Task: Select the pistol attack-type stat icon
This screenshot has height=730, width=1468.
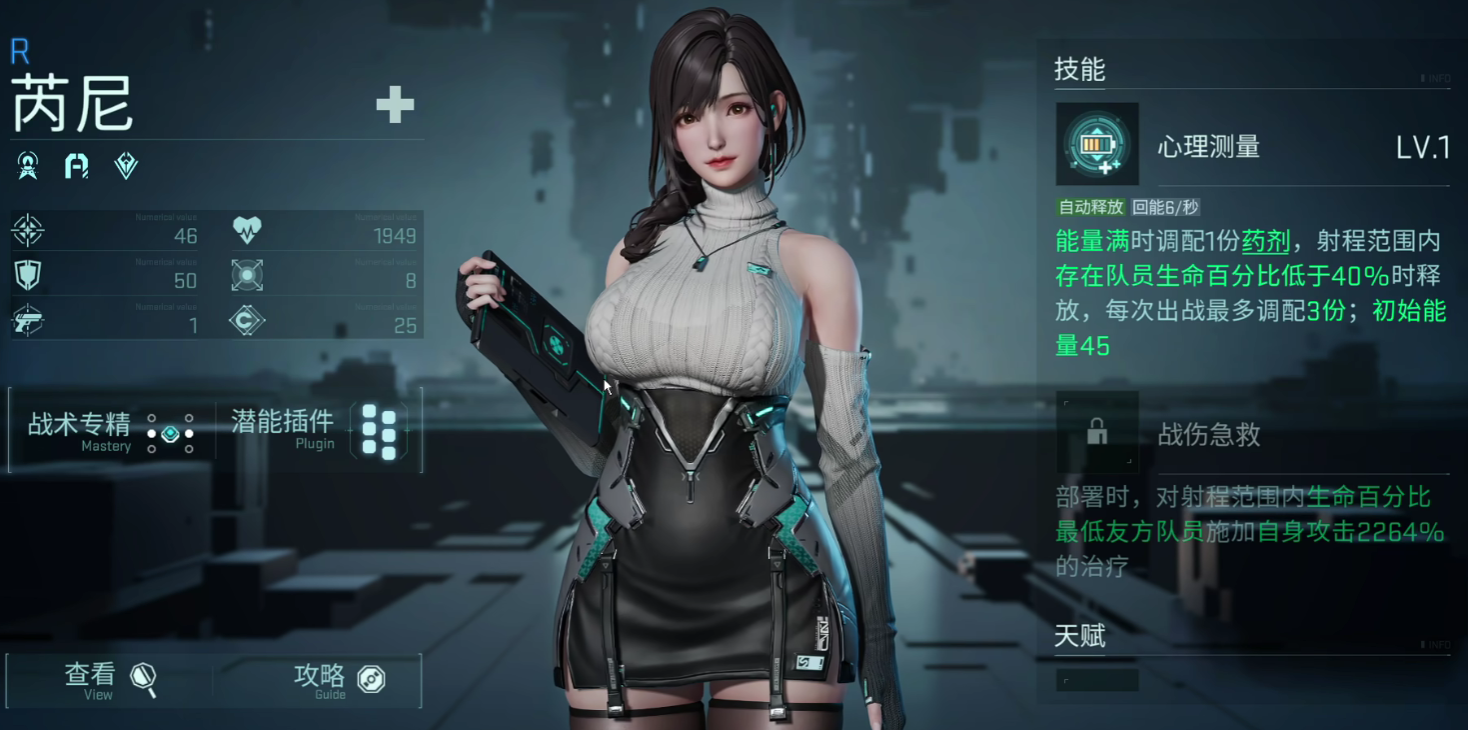Action: [27, 320]
